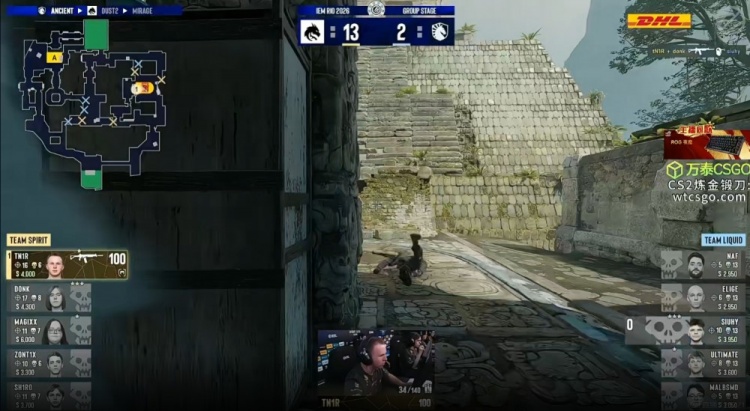Screen dimensions: 750x411
Task: Pick ZONT1X from Team Spirit roster
Action: click(x=50, y=362)
